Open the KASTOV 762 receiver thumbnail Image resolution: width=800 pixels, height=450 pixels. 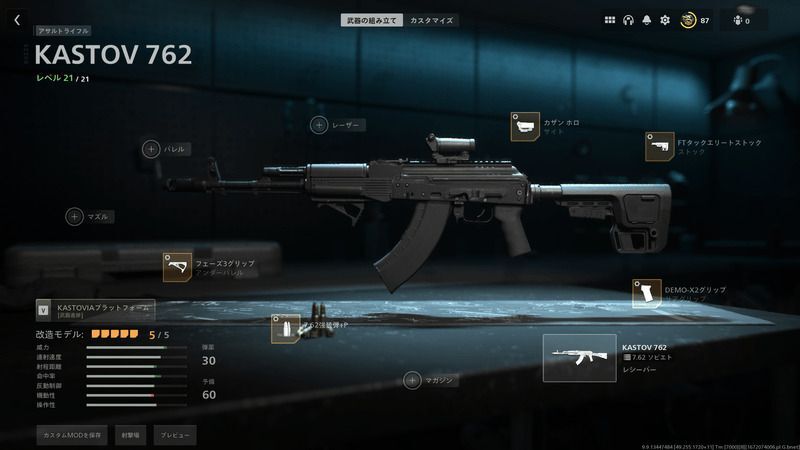tap(579, 358)
